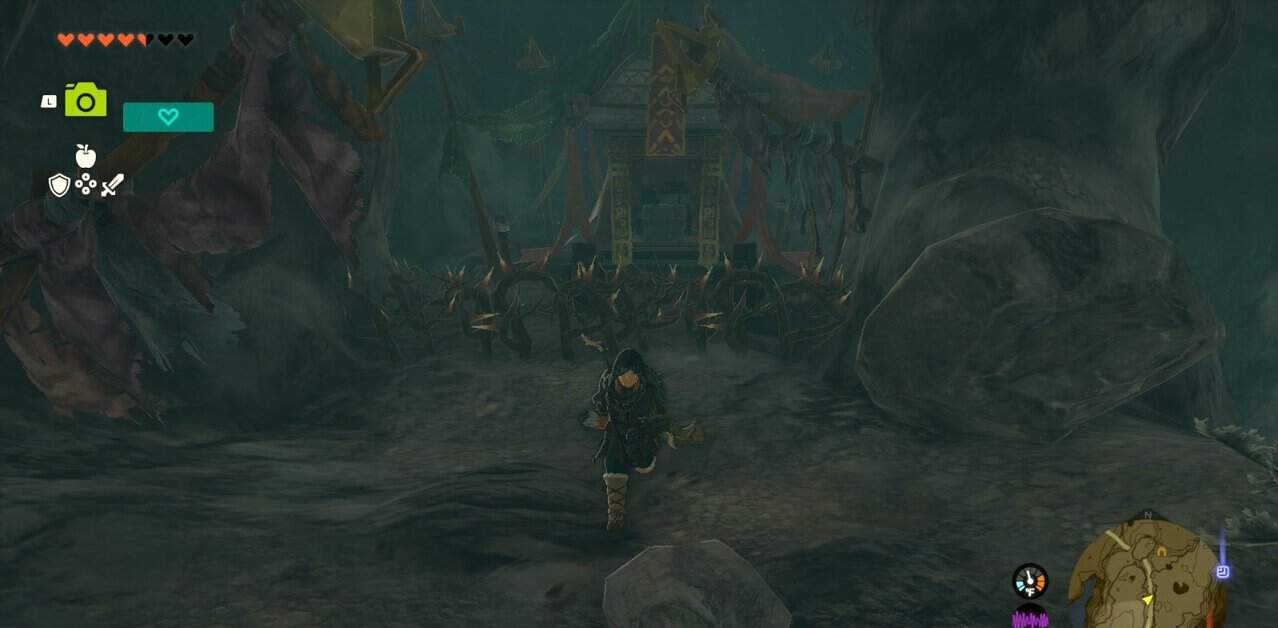Select the sword weapon quick-select icon
The height and width of the screenshot is (628, 1278).
(x=112, y=185)
